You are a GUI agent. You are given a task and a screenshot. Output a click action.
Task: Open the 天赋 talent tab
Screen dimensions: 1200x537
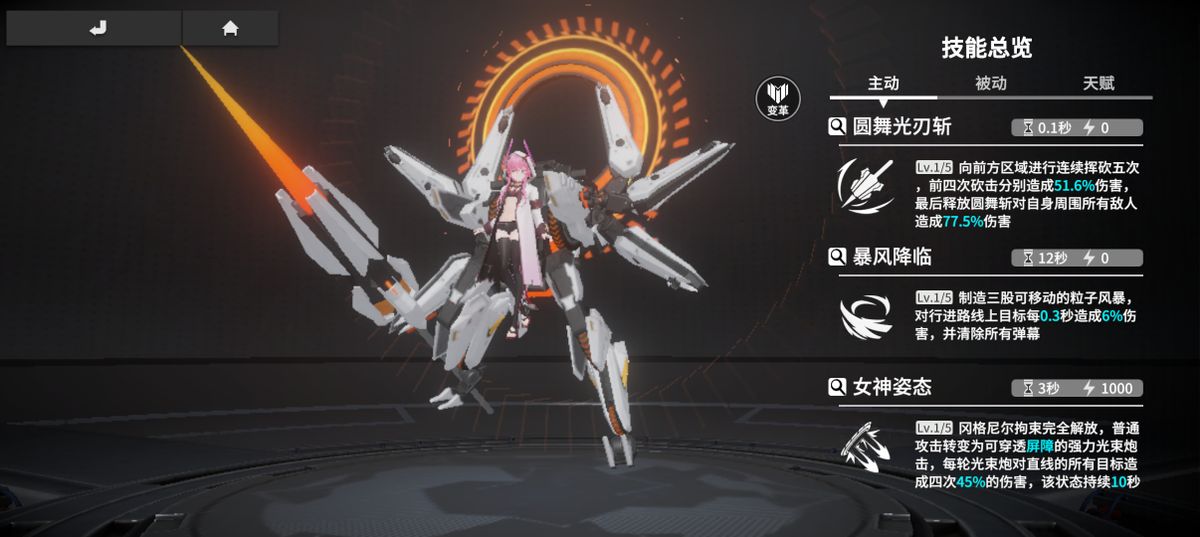[x=1098, y=84]
